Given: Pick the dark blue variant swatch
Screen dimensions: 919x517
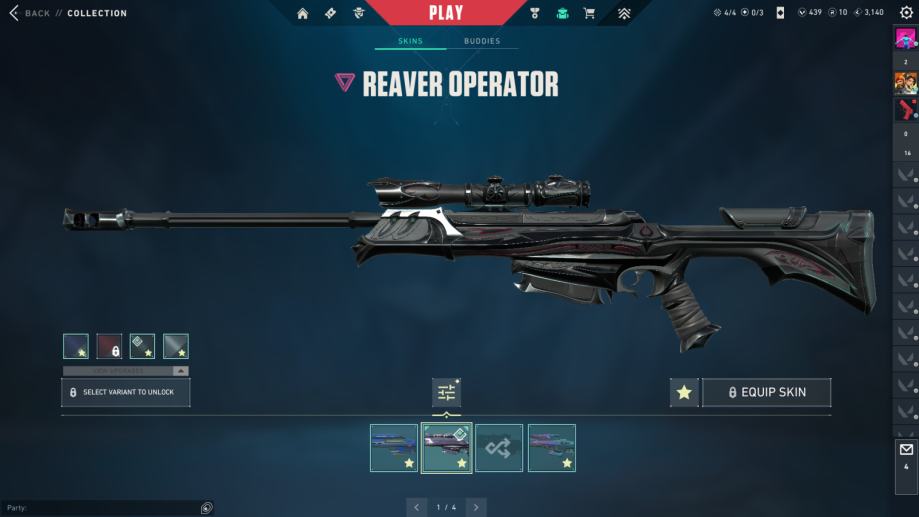Looking at the screenshot, I should point(76,346).
